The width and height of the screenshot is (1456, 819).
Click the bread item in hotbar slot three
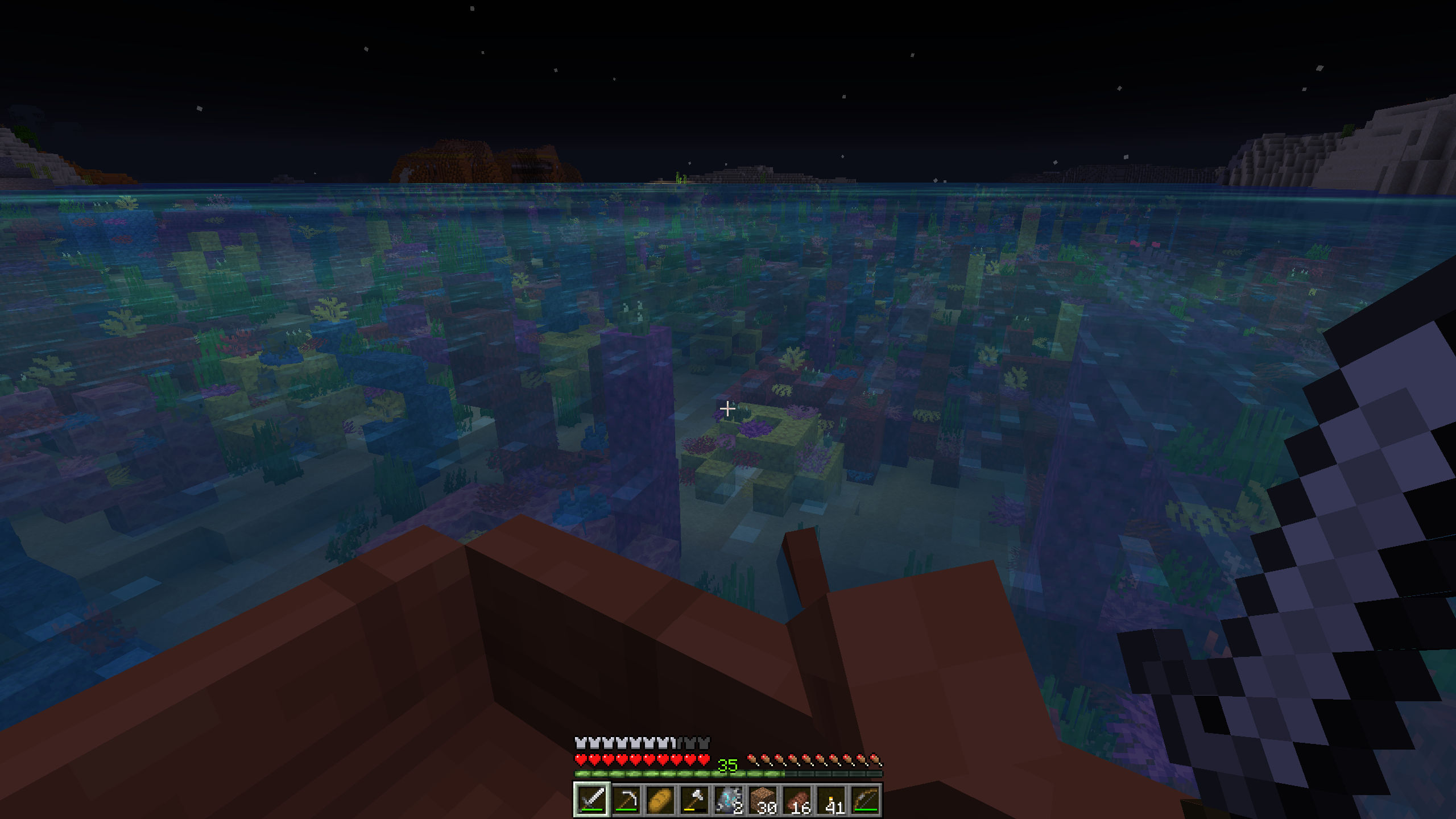click(660, 800)
